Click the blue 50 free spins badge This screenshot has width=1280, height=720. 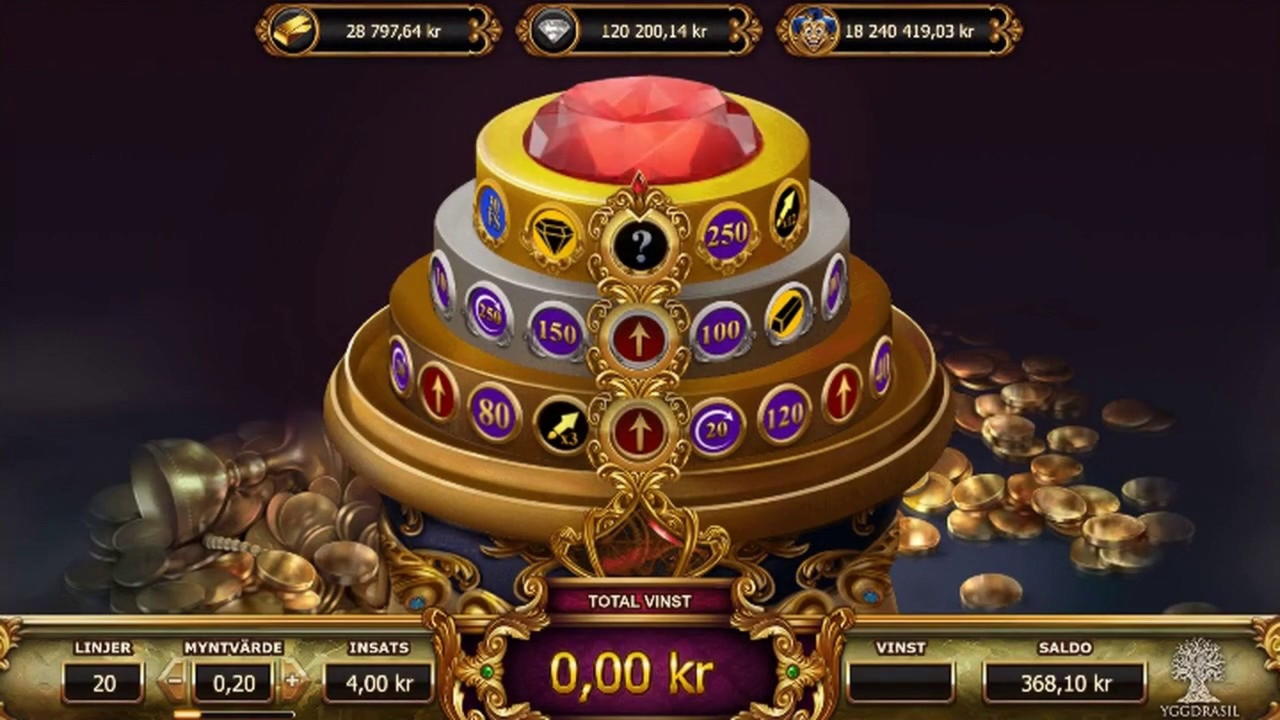click(493, 213)
